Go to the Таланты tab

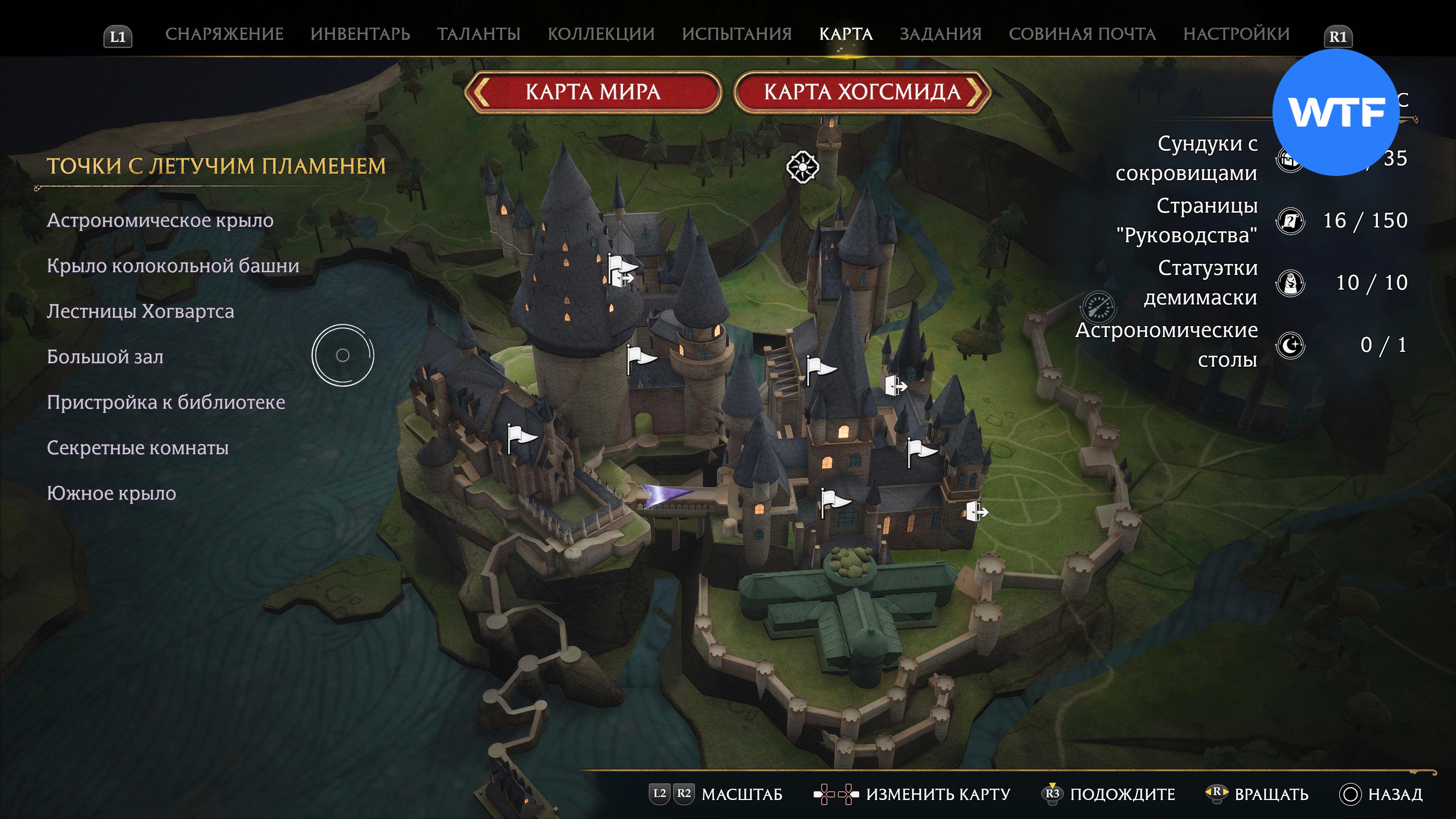(478, 34)
